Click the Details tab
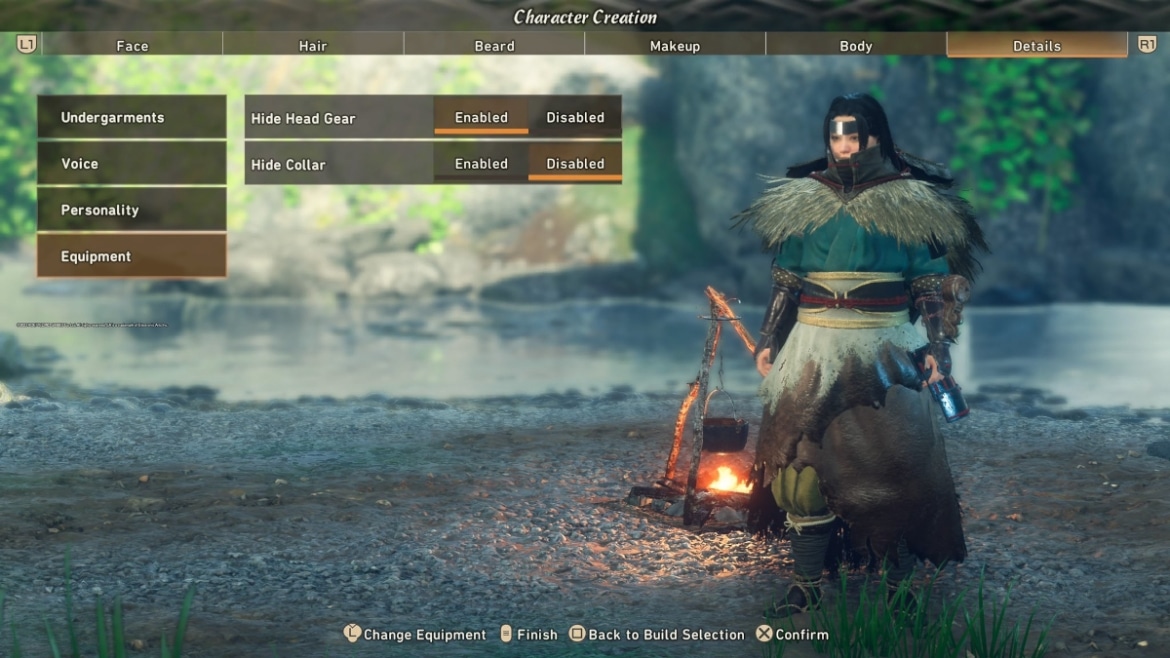Screen dimensions: 1170x658 (x=1036, y=45)
